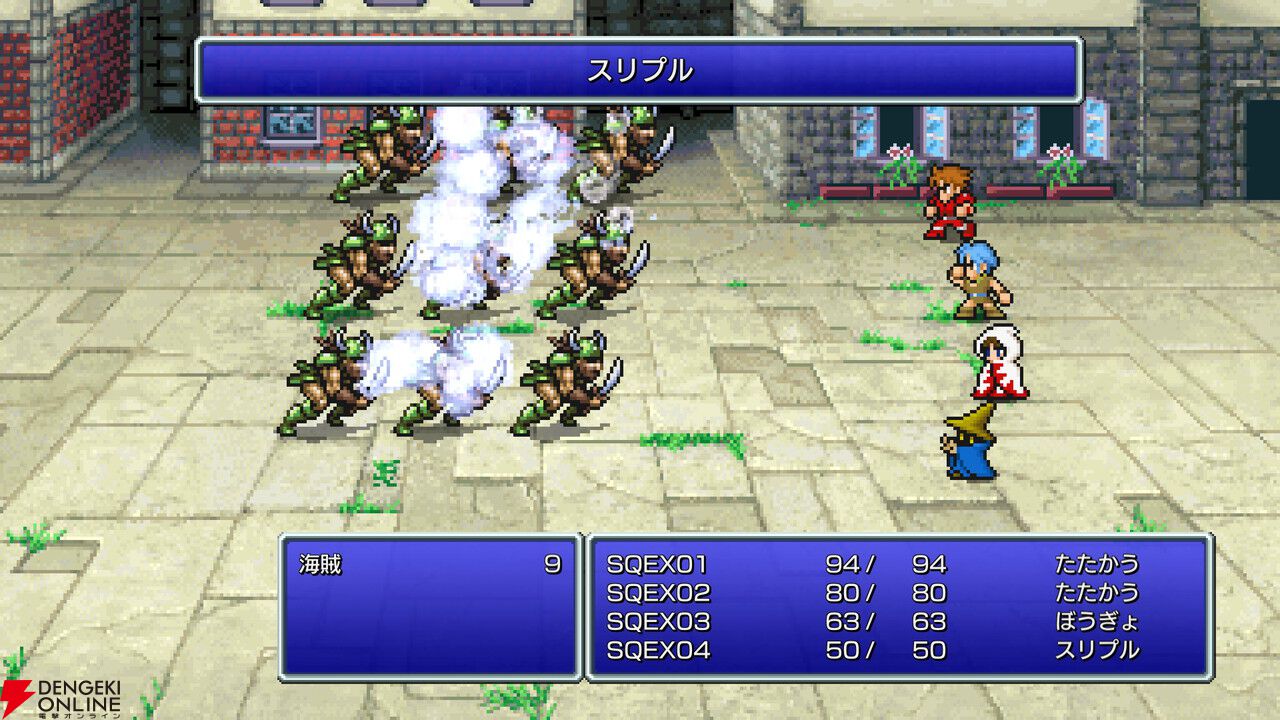The width and height of the screenshot is (1280, 720).
Task: Select party member SQEX01 row
Action: pos(658,565)
